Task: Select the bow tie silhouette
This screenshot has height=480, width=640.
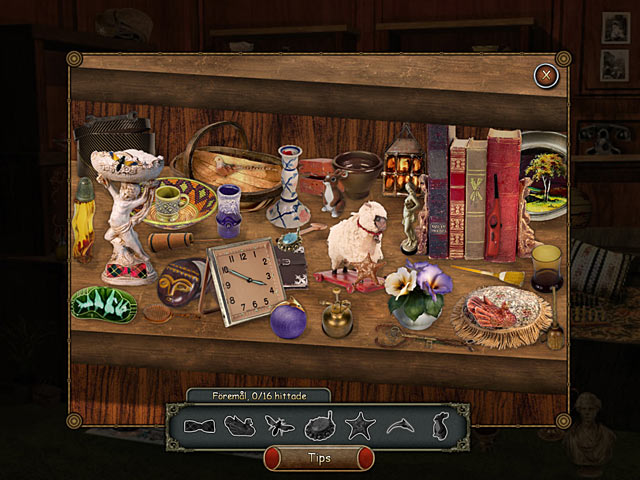Action: [x=199, y=426]
